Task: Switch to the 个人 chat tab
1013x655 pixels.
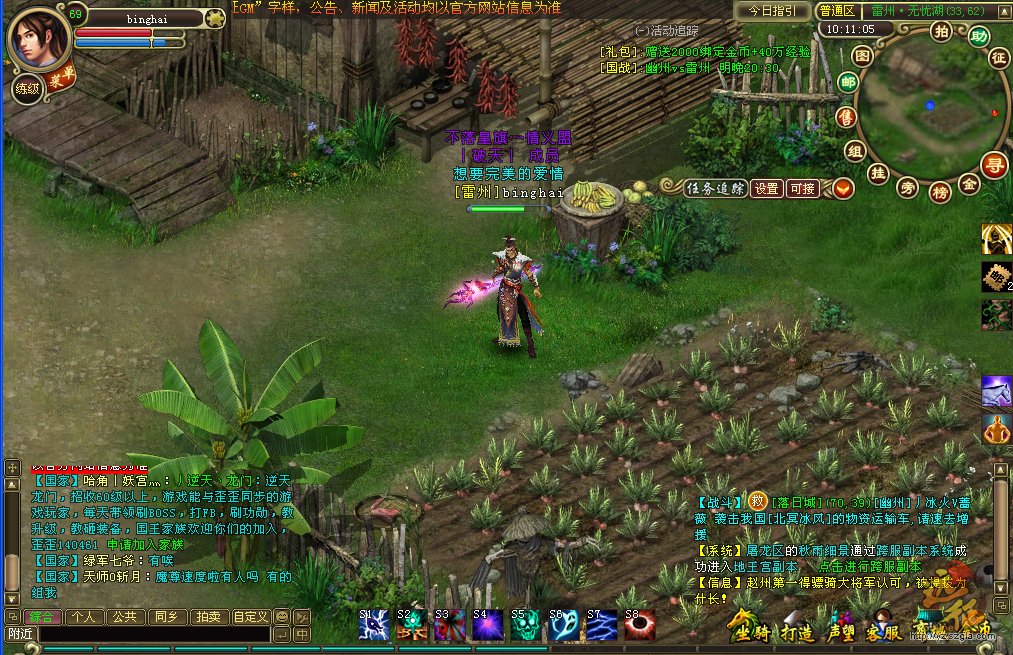Action: point(84,617)
